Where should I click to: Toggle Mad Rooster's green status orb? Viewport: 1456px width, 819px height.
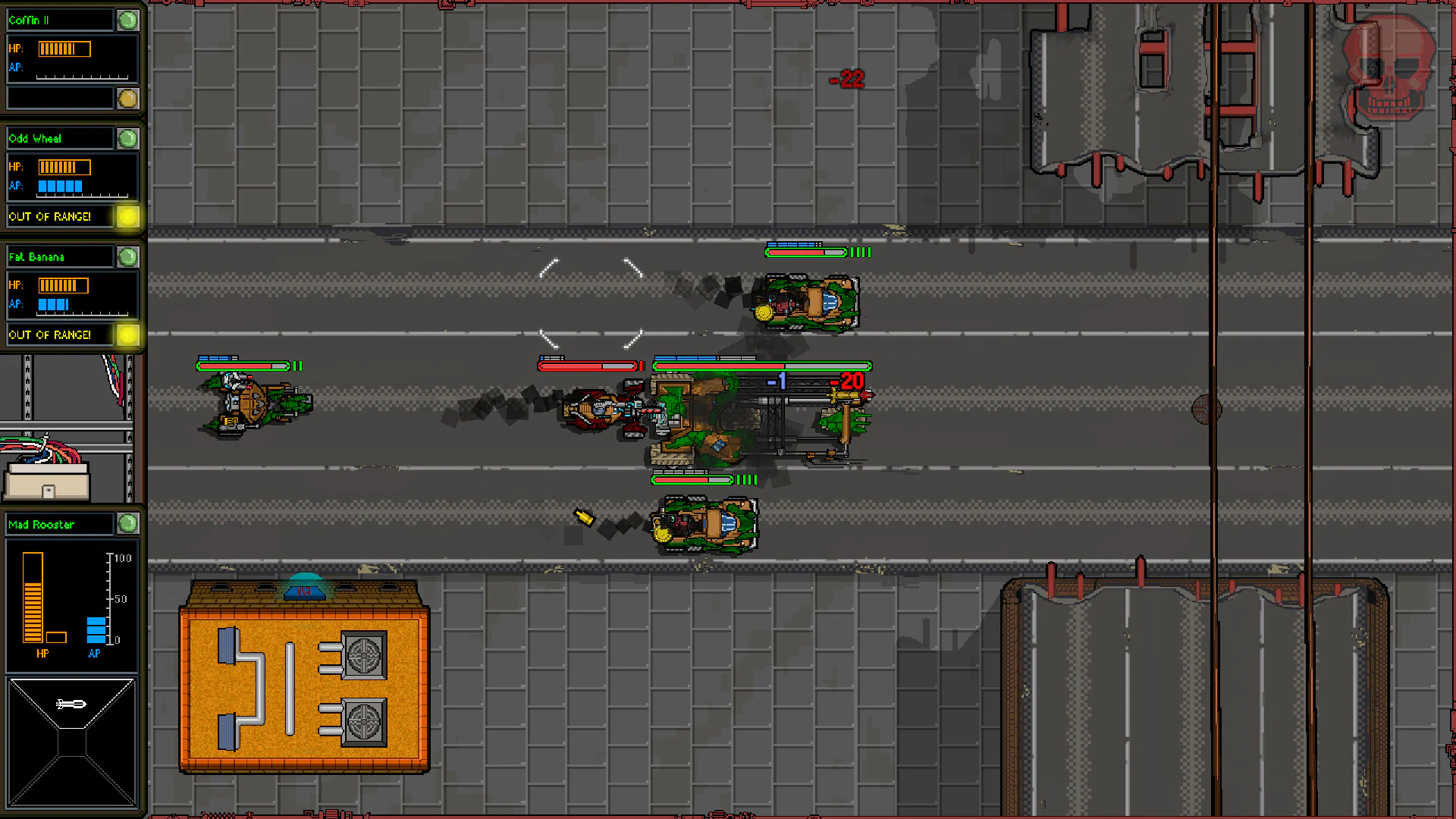point(127,524)
